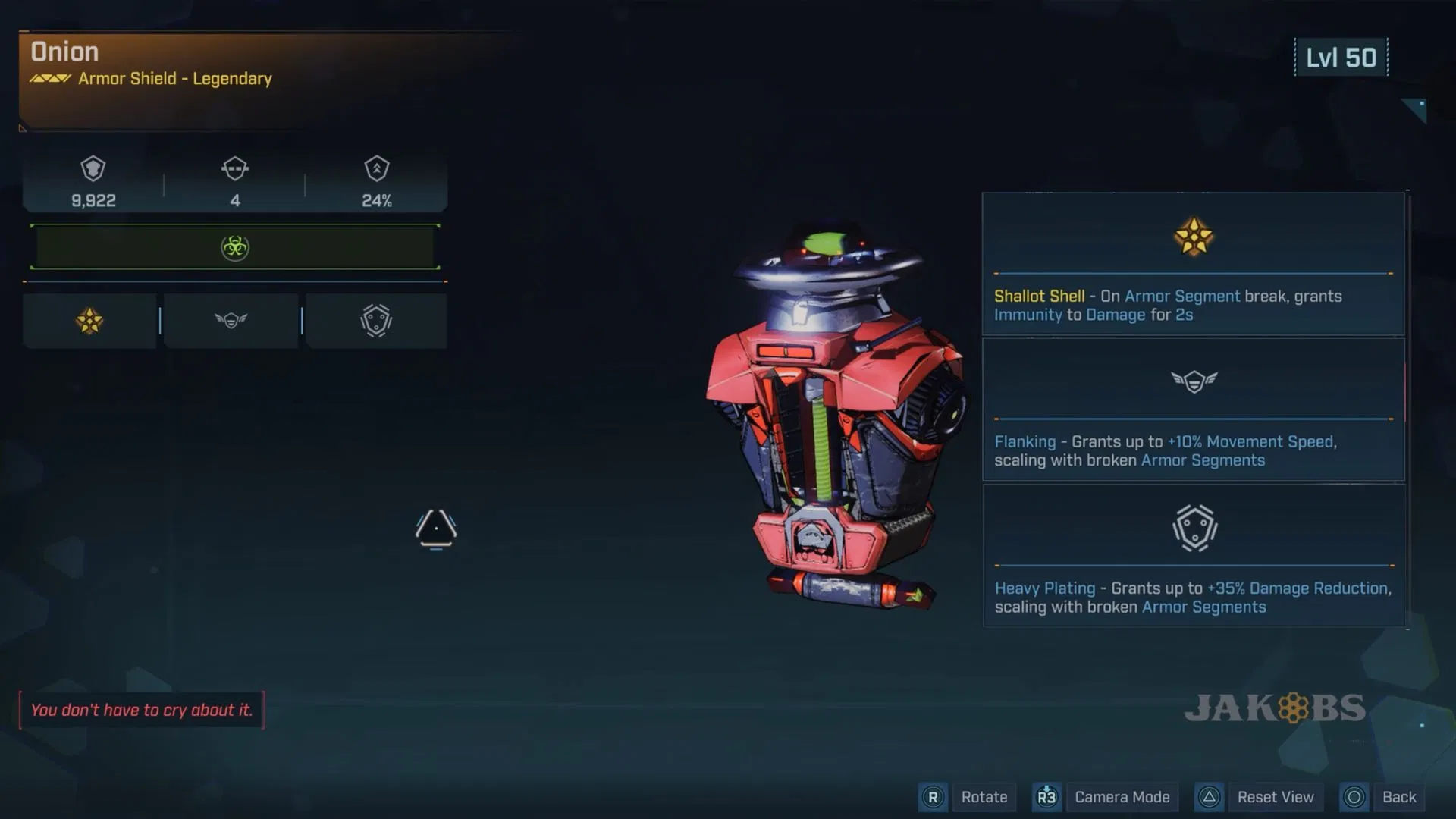Select the green biohazard element bar
This screenshot has width=1456, height=819.
point(235,247)
